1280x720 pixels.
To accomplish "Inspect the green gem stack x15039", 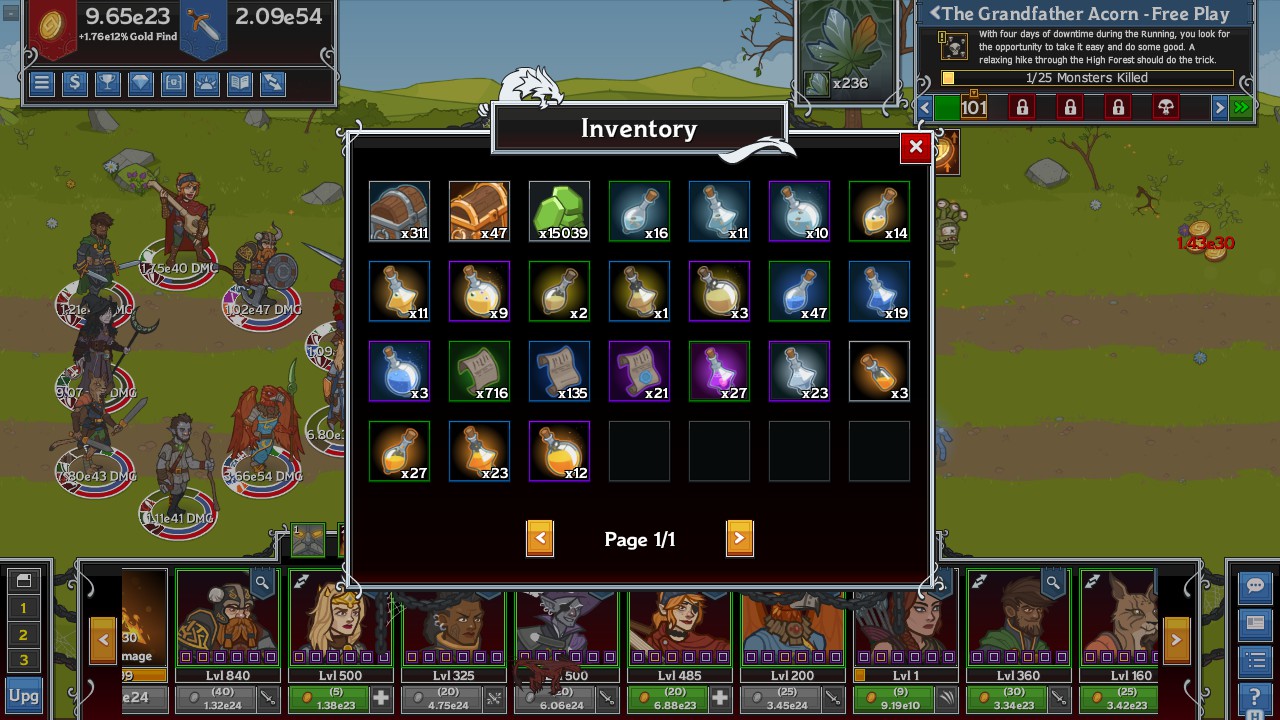I will (559, 211).
